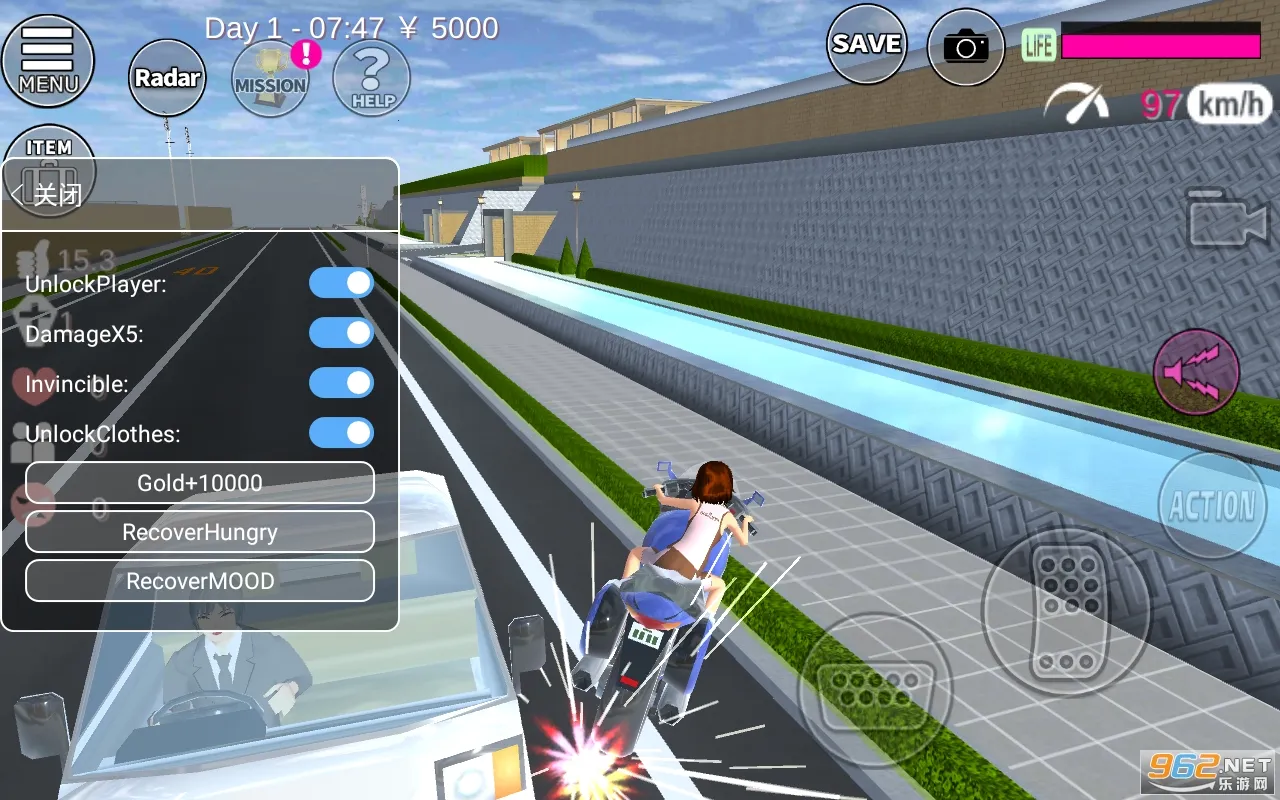
Task: Toggle the UnlockPlayer switch
Action: pyautogui.click(x=341, y=283)
